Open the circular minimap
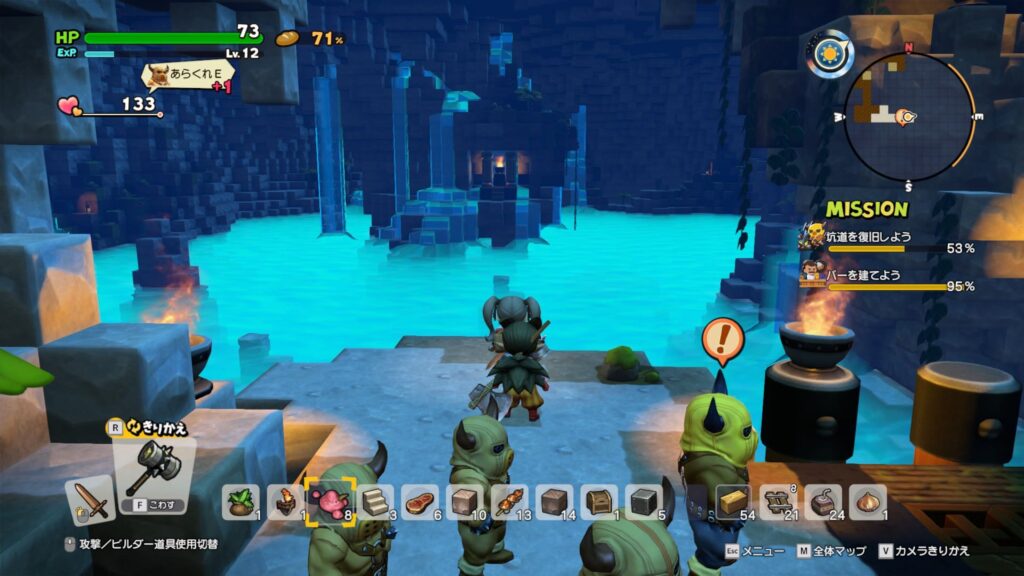The height and width of the screenshot is (576, 1024). (908, 116)
